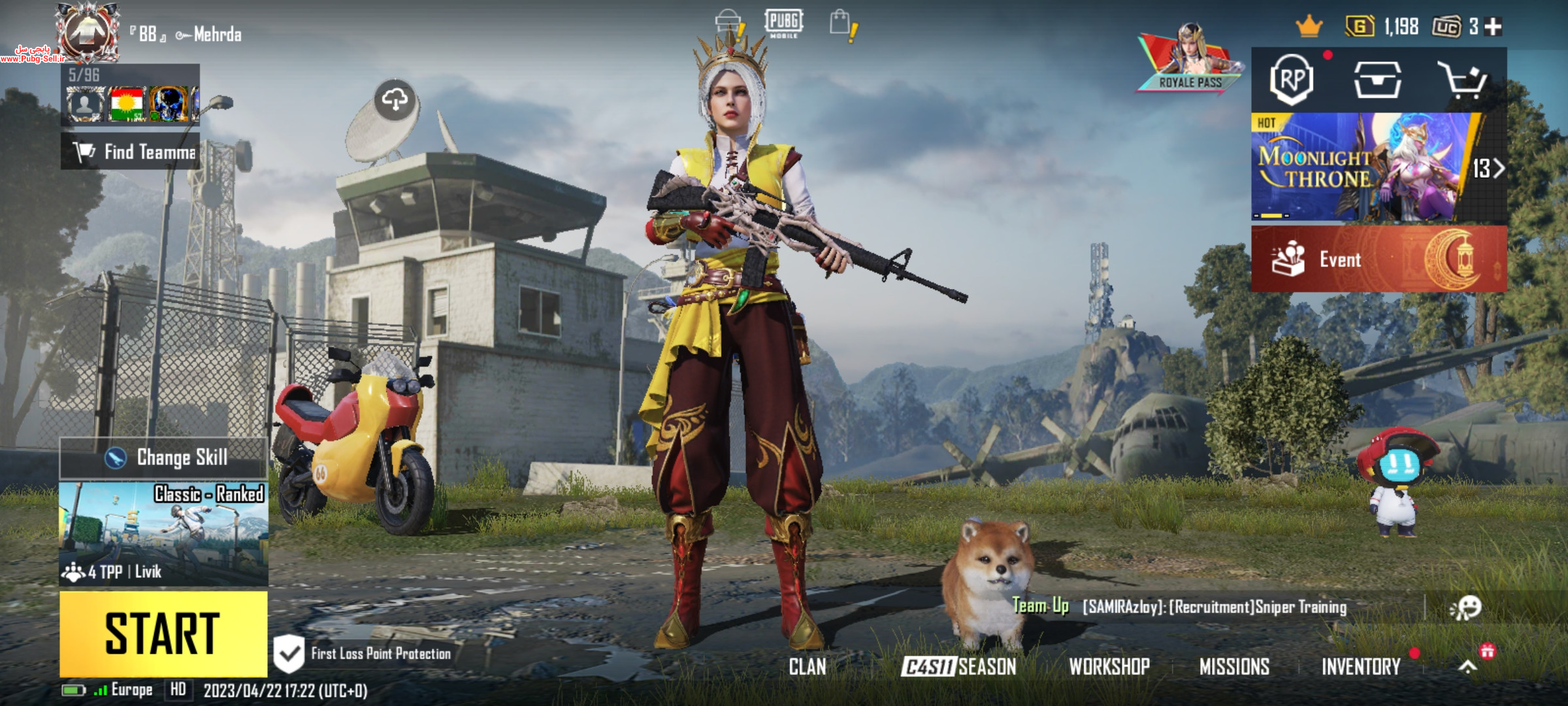Expand the bottom menu arrow
1568x706 pixels.
(1468, 667)
